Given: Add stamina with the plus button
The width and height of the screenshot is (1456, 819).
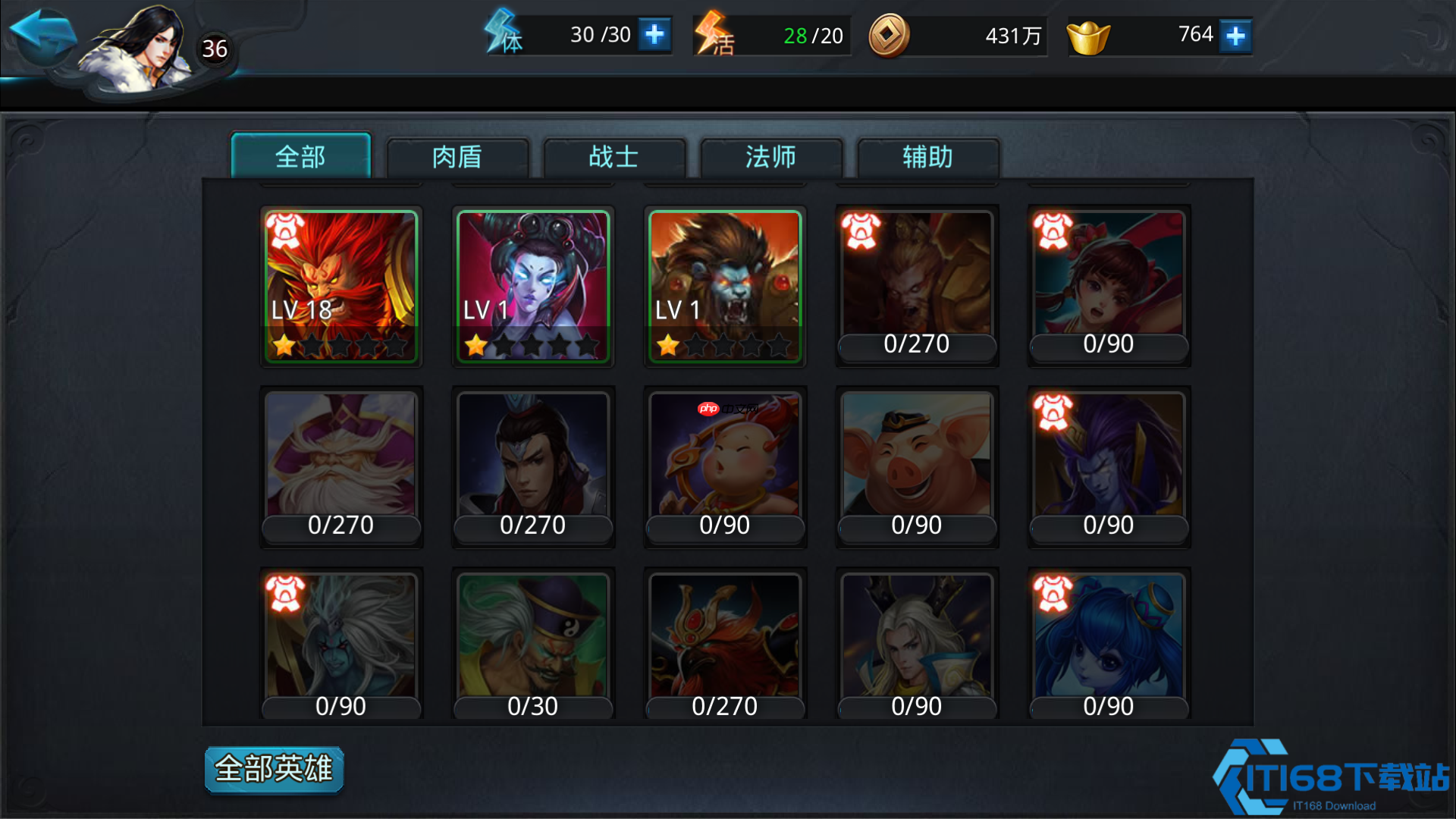Looking at the screenshot, I should coord(654,35).
